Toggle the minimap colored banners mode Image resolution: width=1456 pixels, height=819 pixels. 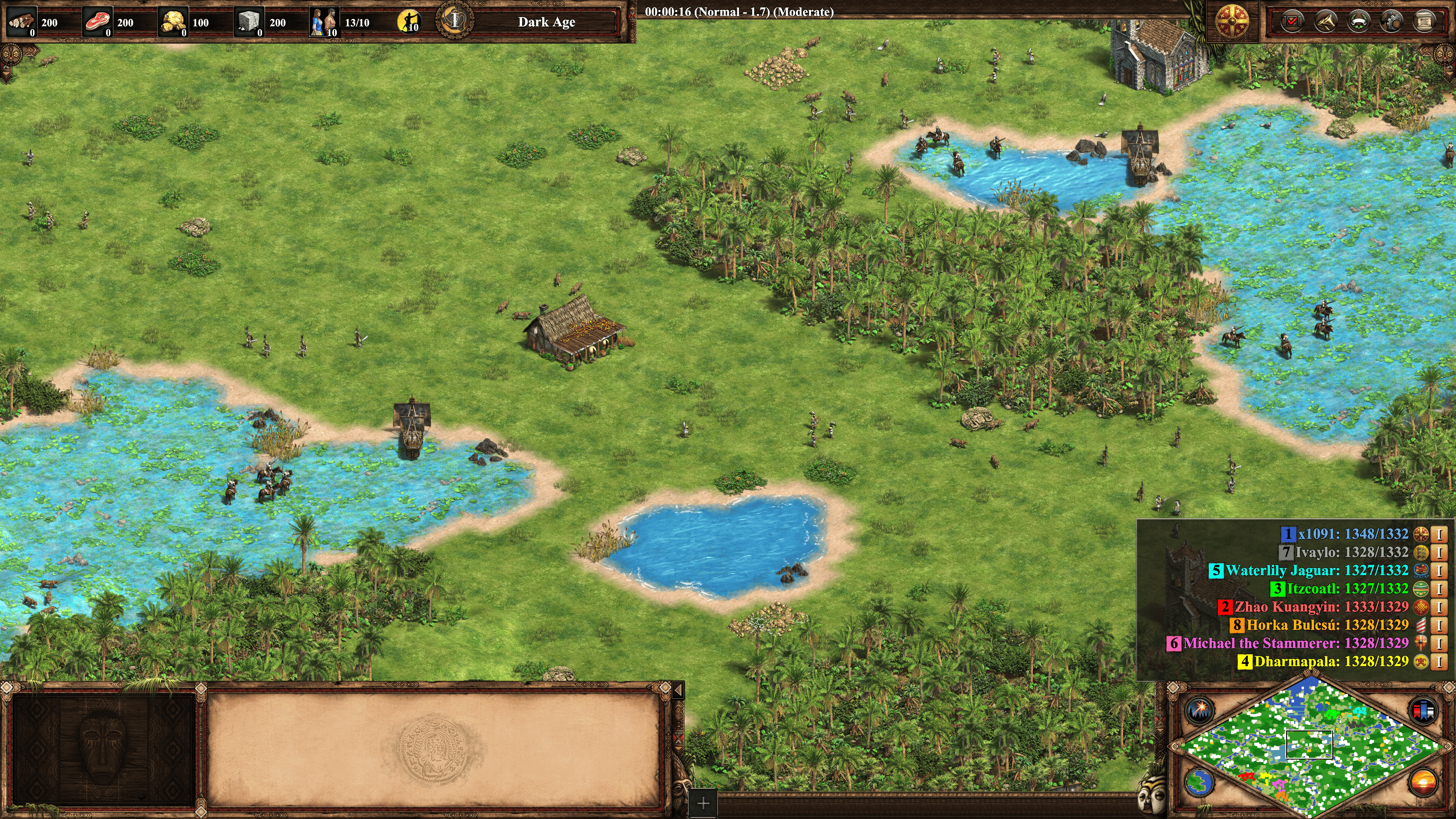coord(1423,711)
